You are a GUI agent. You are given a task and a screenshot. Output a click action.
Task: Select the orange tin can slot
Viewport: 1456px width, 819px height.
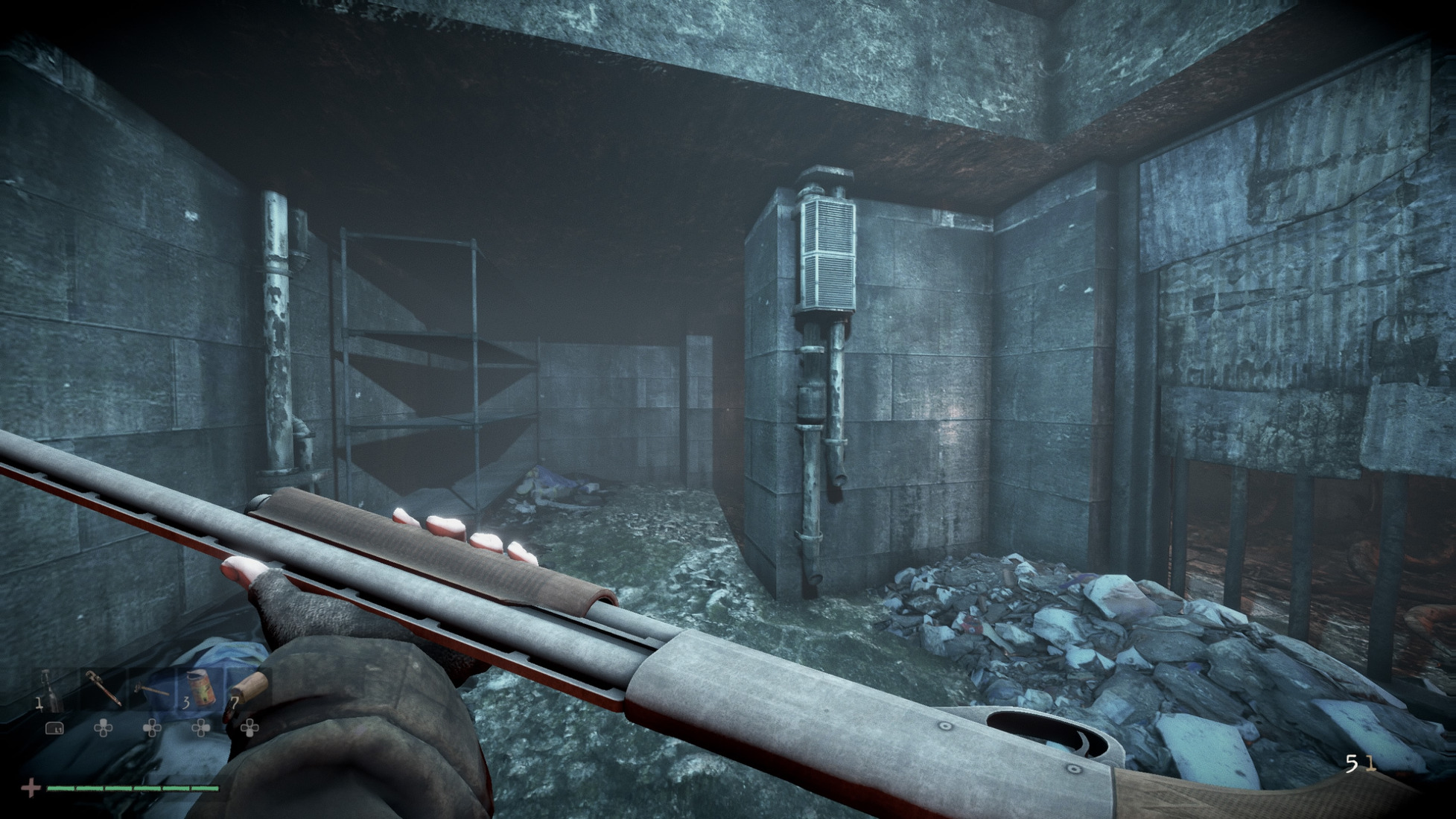click(200, 689)
